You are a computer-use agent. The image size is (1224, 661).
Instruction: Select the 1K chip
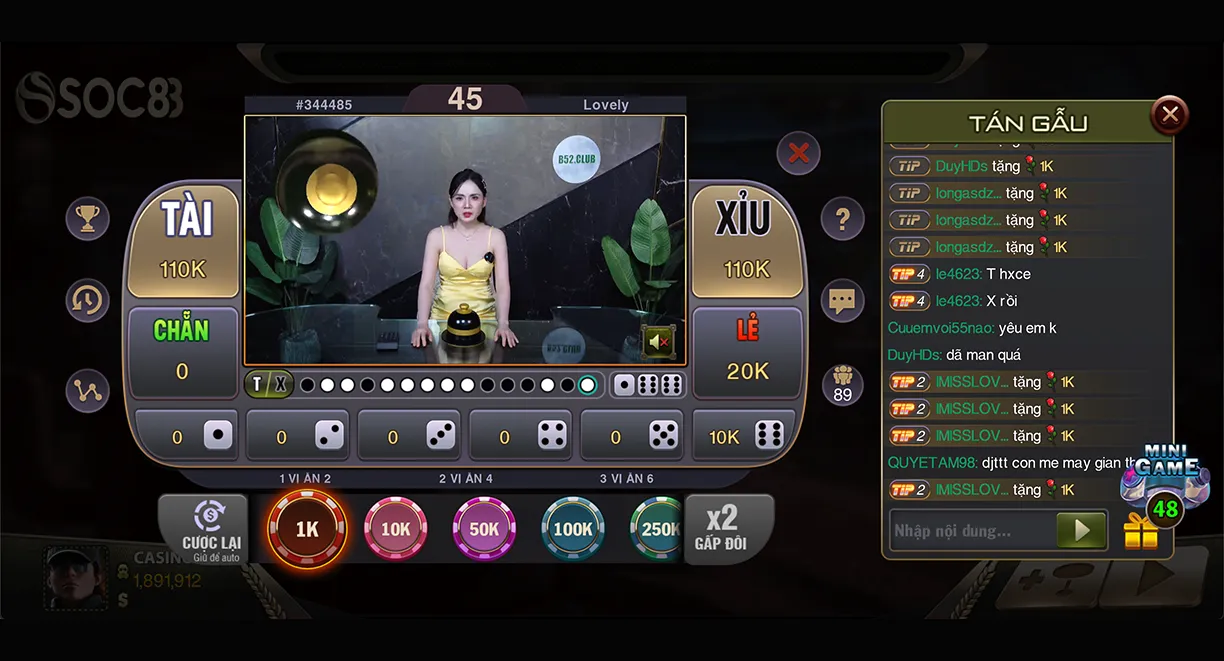[x=307, y=529]
